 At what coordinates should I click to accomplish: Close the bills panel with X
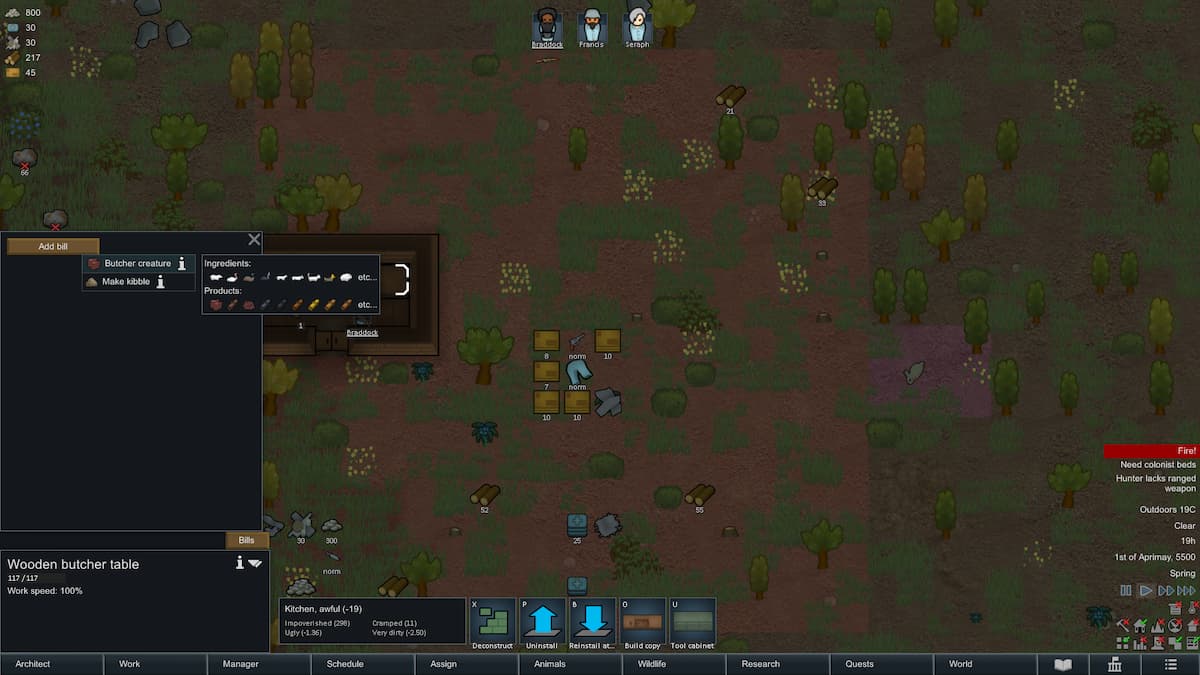254,240
